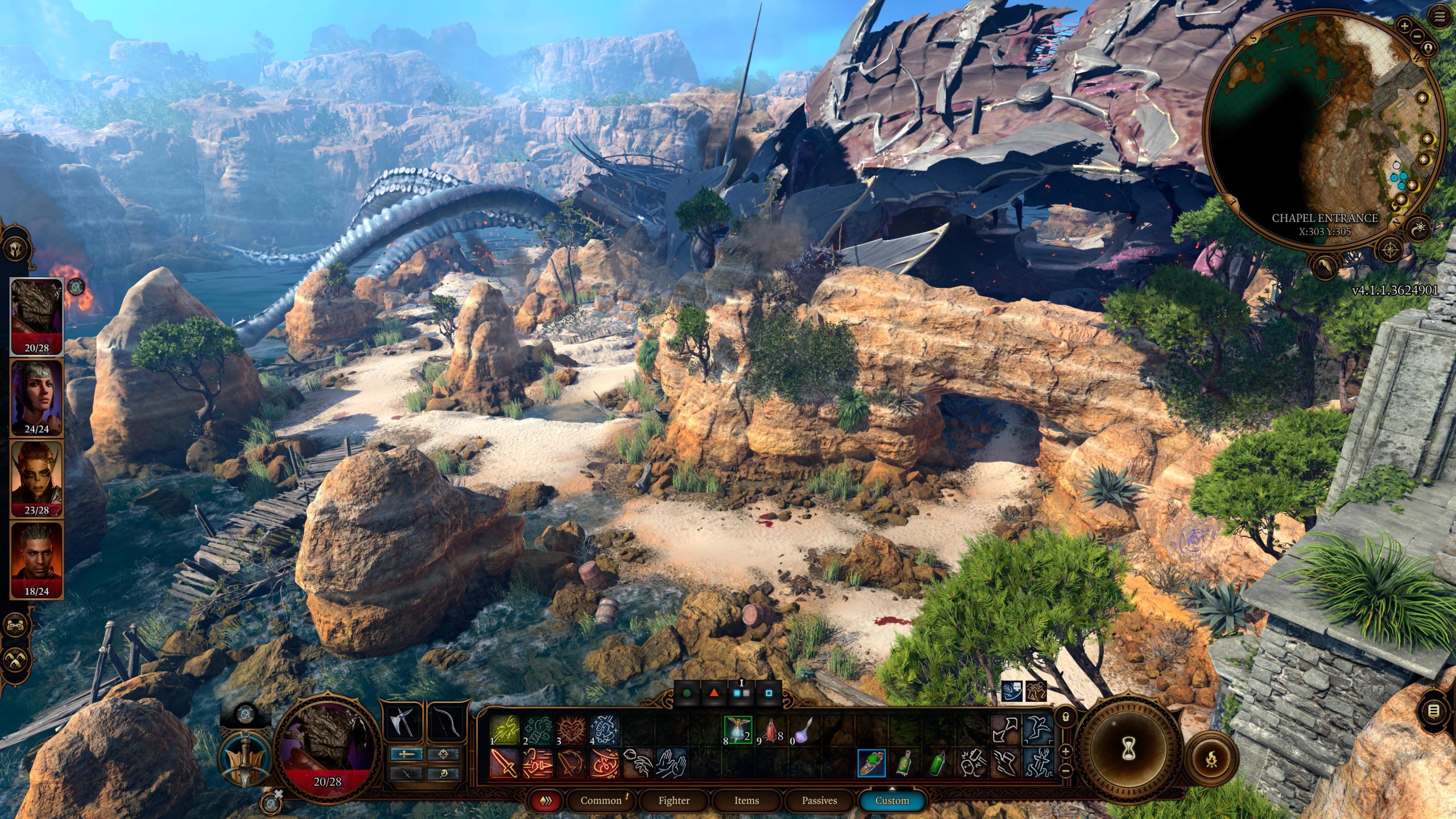Viewport: 1456px width, 819px height.
Task: Click the compass icon below the minimap
Action: 1389,249
